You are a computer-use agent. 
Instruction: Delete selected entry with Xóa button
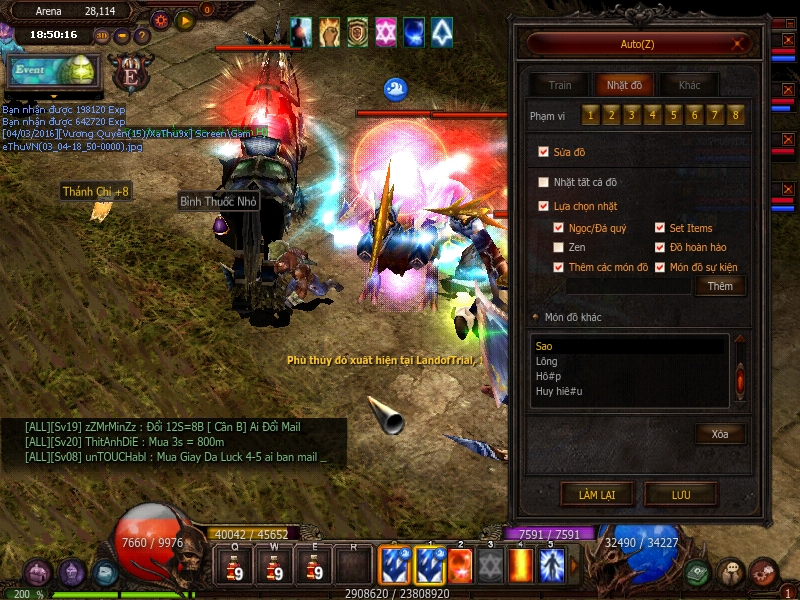tap(720, 434)
